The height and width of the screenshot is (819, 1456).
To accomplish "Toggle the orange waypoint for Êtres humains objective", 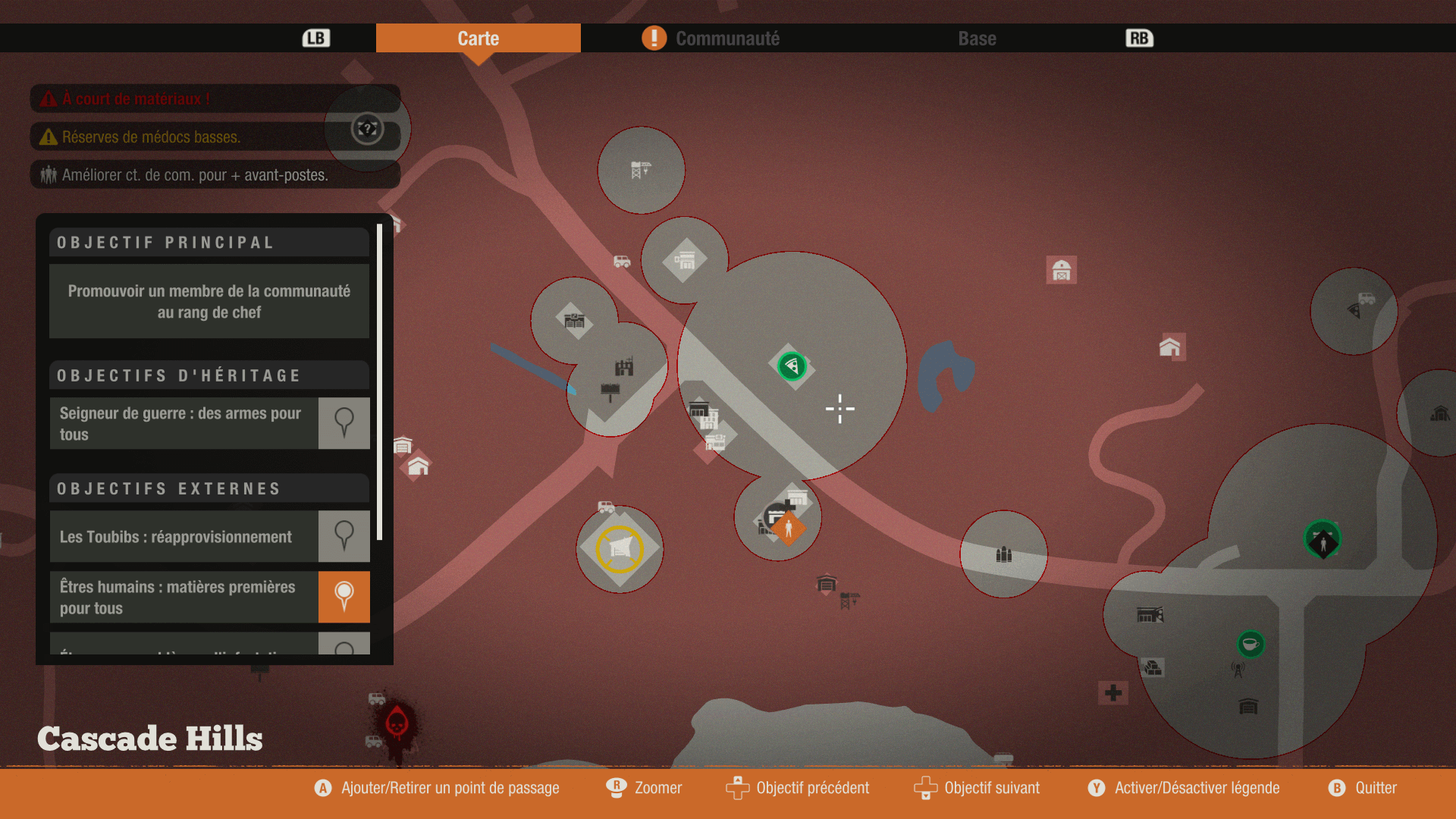I will [344, 597].
